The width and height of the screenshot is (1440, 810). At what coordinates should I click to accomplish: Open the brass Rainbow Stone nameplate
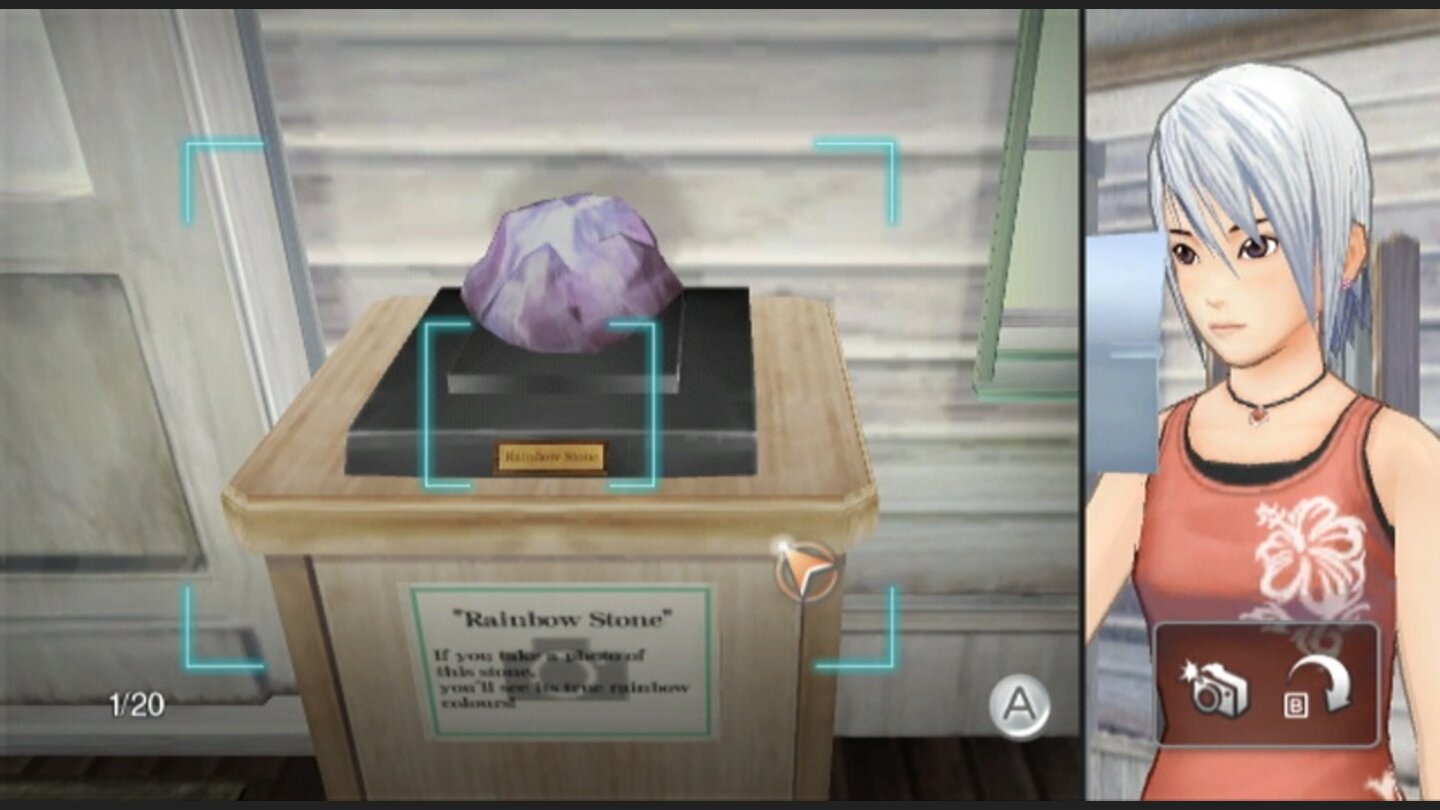pyautogui.click(x=551, y=456)
